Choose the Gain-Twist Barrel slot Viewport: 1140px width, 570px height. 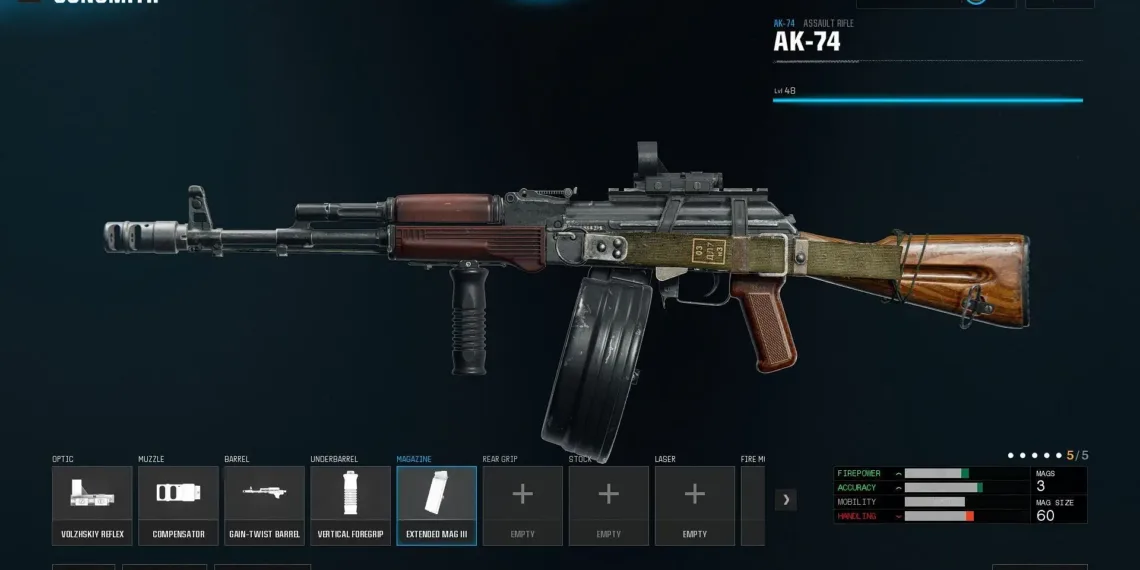click(x=264, y=505)
